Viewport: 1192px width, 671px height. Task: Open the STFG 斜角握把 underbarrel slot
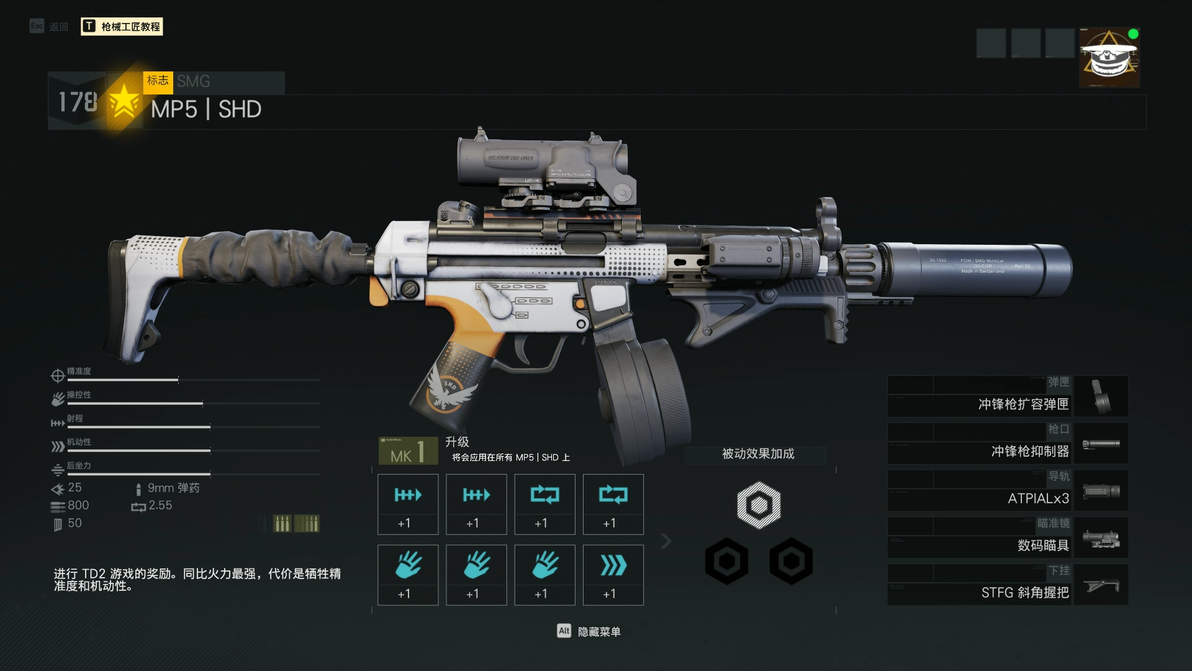1007,585
